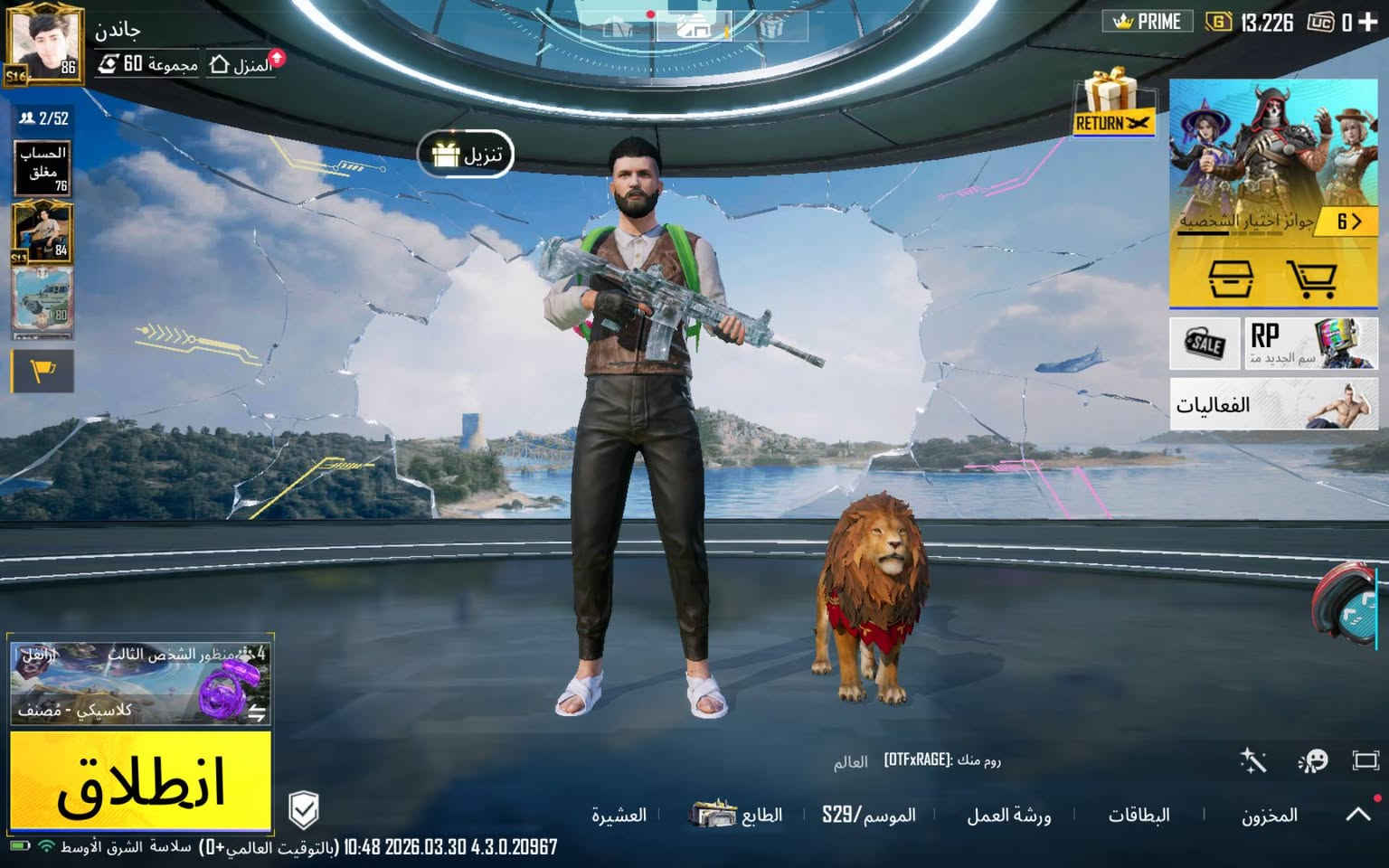Image resolution: width=1389 pixels, height=868 pixels.
Task: Select the magic wand effects icon bottom right
Action: point(1253,759)
